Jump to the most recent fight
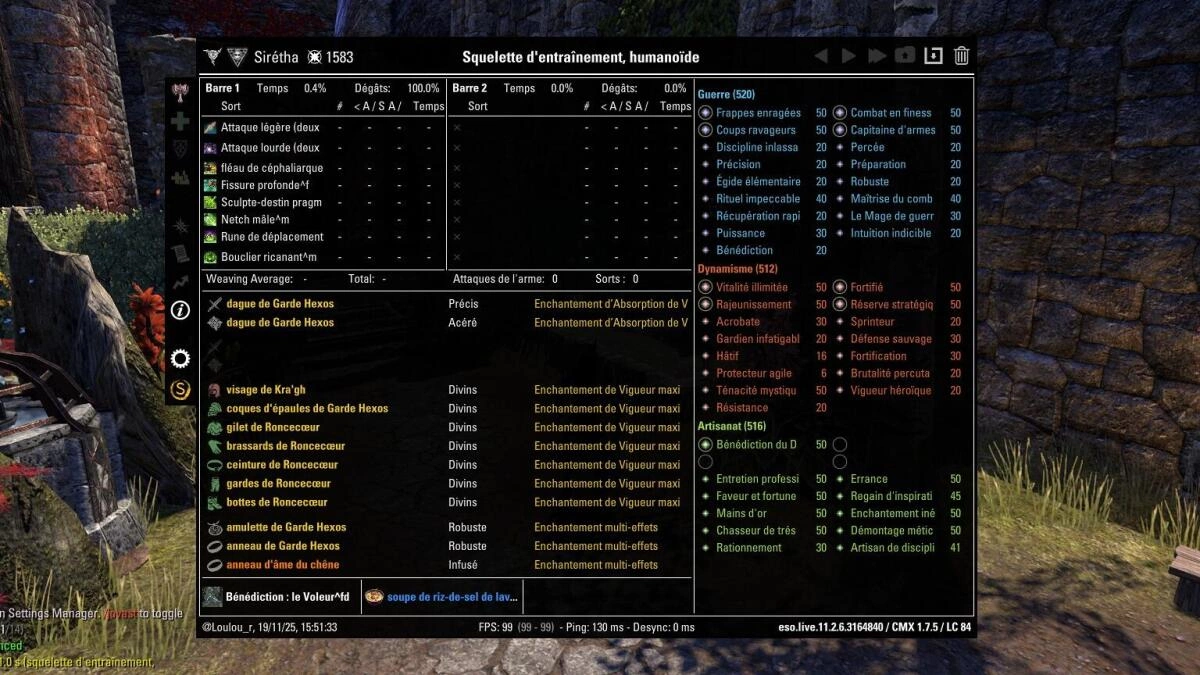Viewport: 1200px width, 675px height. [877, 56]
